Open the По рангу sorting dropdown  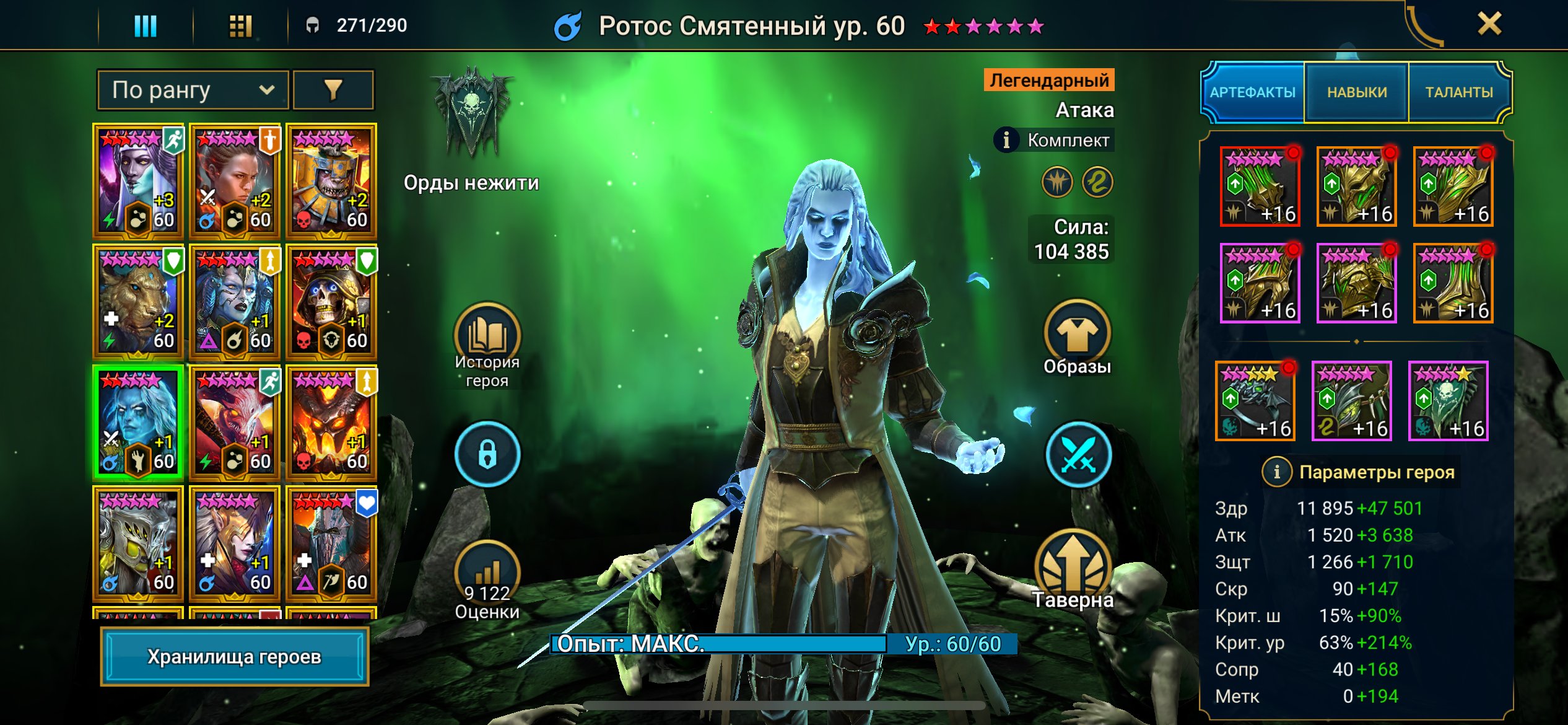click(193, 90)
